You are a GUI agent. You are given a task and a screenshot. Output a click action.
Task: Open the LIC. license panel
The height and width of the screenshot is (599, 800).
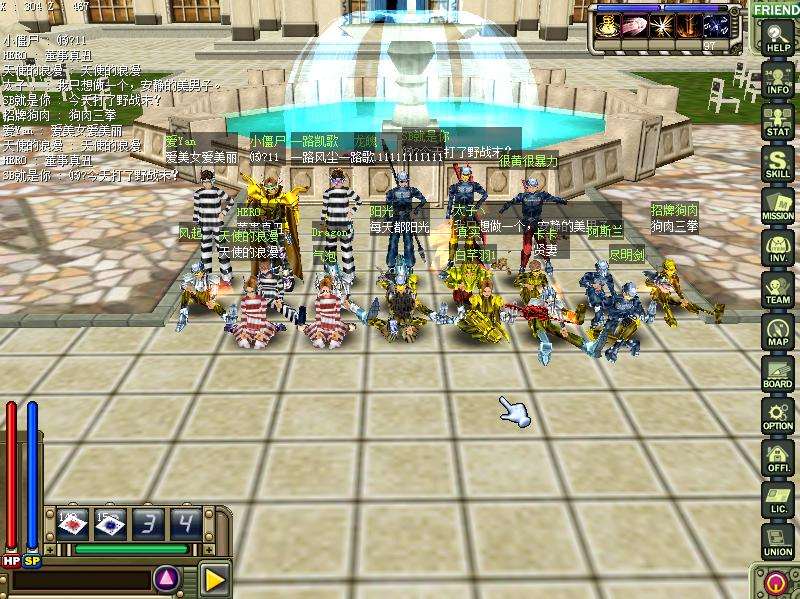[777, 500]
